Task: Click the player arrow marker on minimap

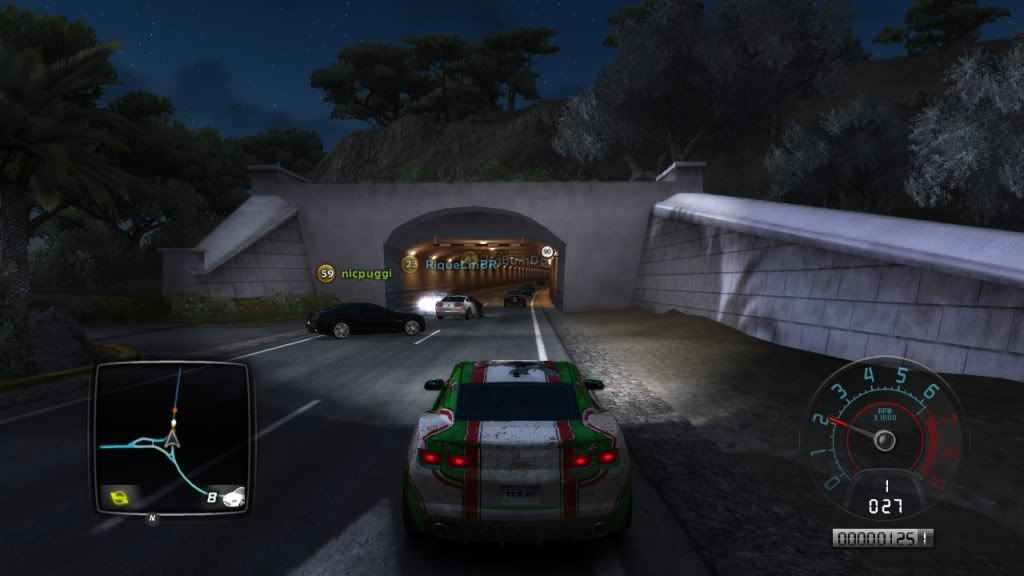Action: [173, 435]
